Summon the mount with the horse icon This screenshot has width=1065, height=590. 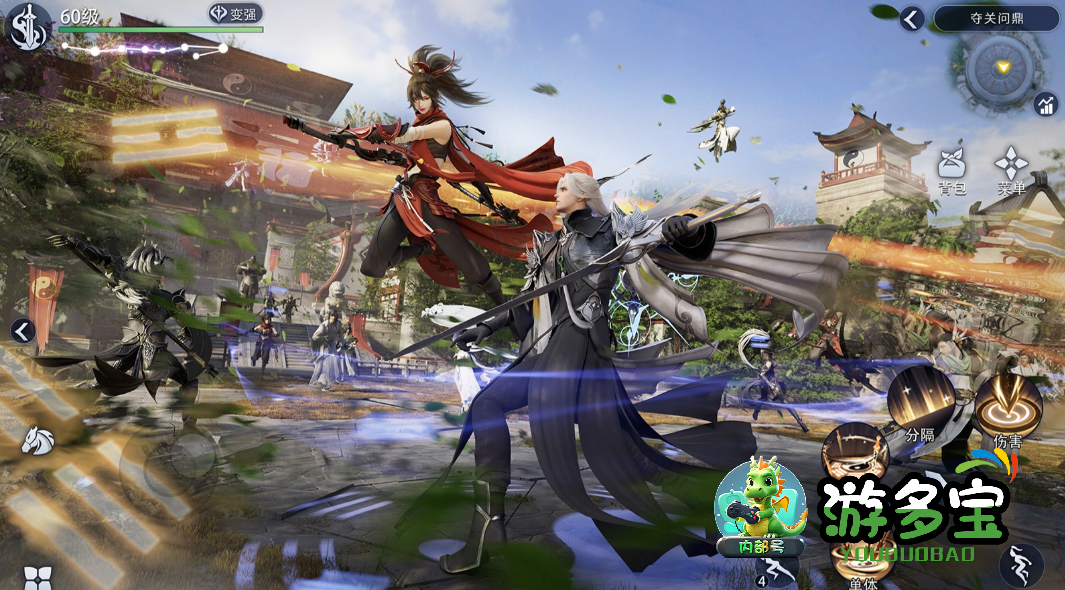(38, 437)
